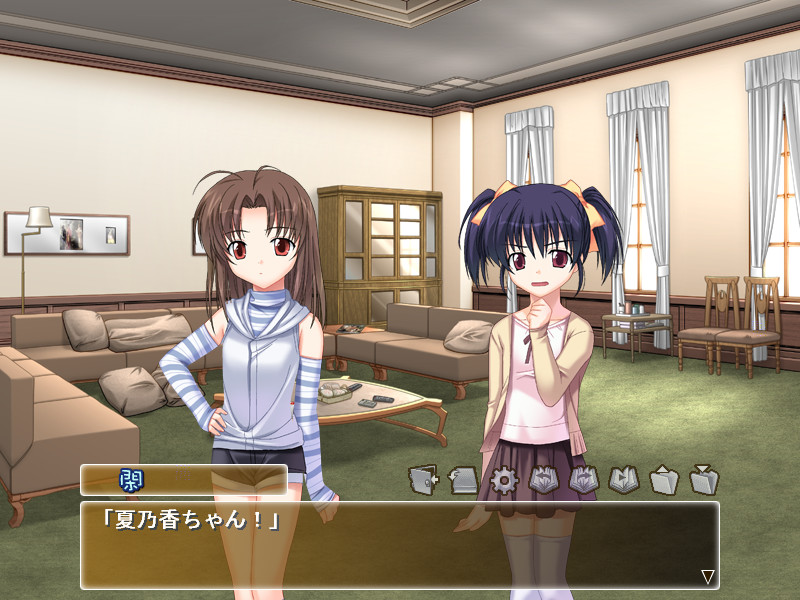
Task: Click the book with right arrow icon
Action: [583, 481]
